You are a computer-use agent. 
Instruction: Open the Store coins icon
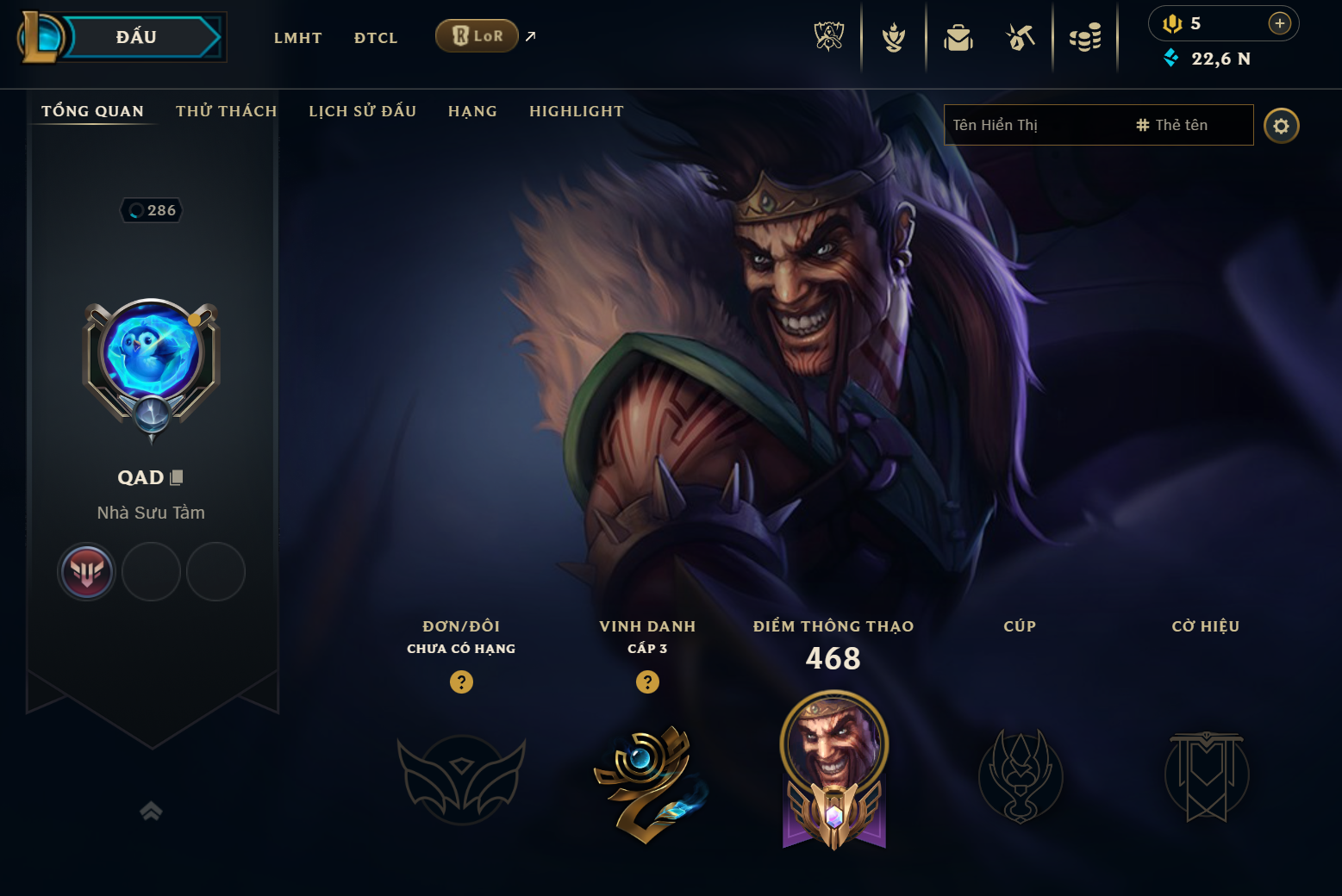(x=1085, y=36)
